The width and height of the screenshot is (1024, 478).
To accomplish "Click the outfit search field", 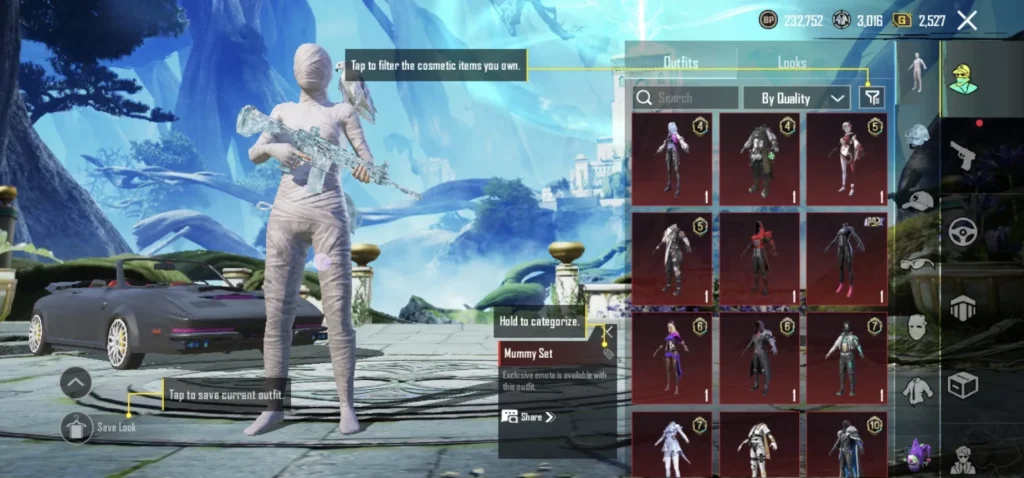I will coord(687,98).
